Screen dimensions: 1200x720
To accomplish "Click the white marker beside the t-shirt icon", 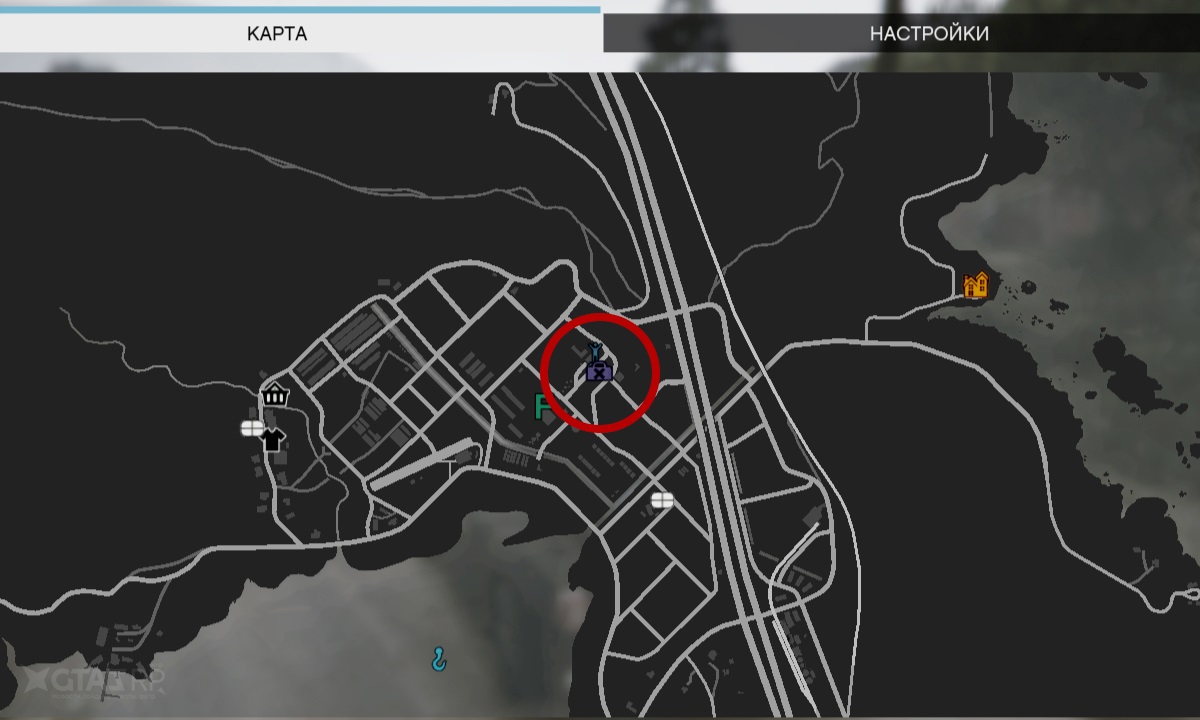I will (x=251, y=428).
